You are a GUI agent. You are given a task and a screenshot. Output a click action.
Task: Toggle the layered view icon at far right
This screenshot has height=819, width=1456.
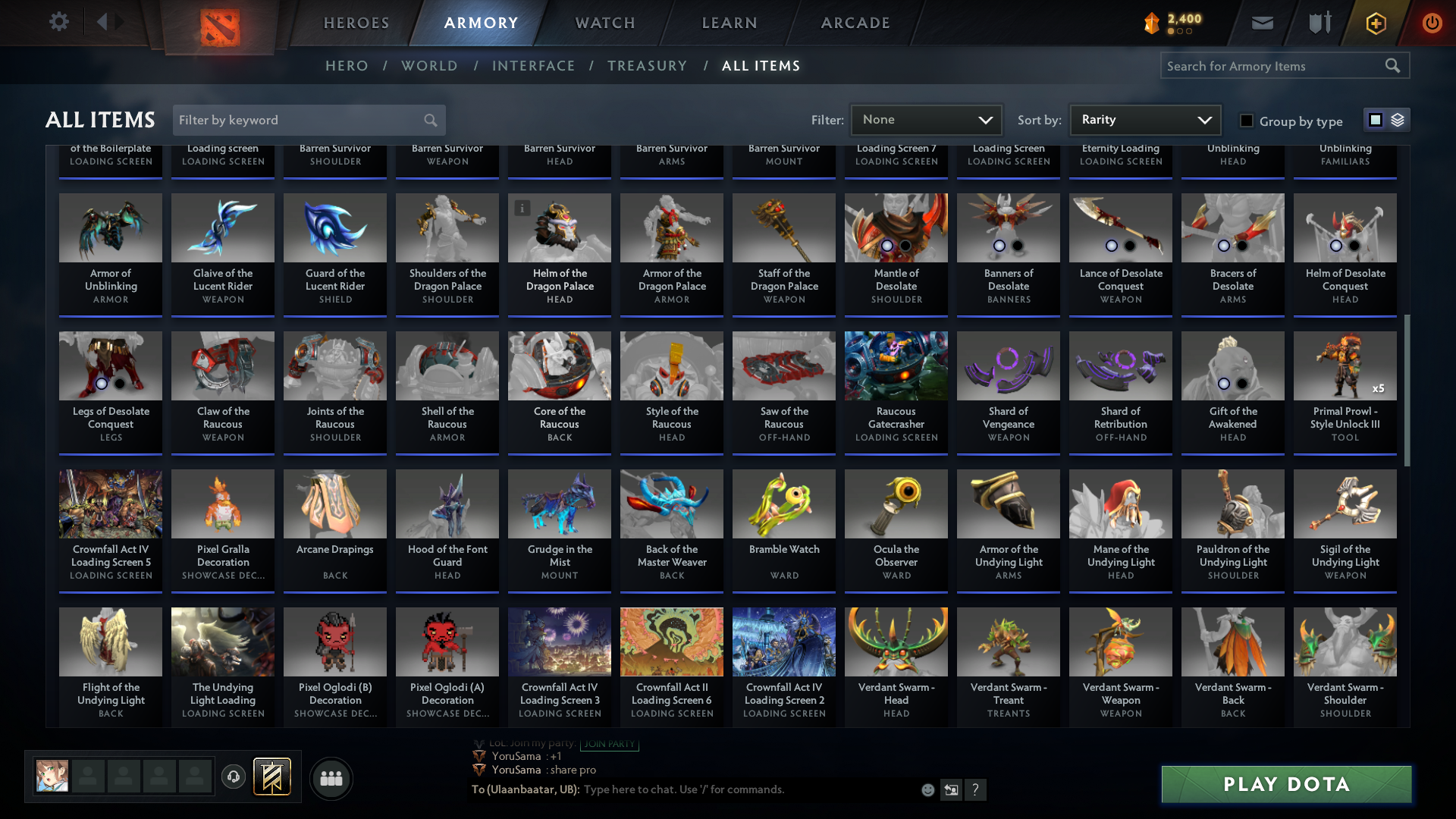[1398, 119]
